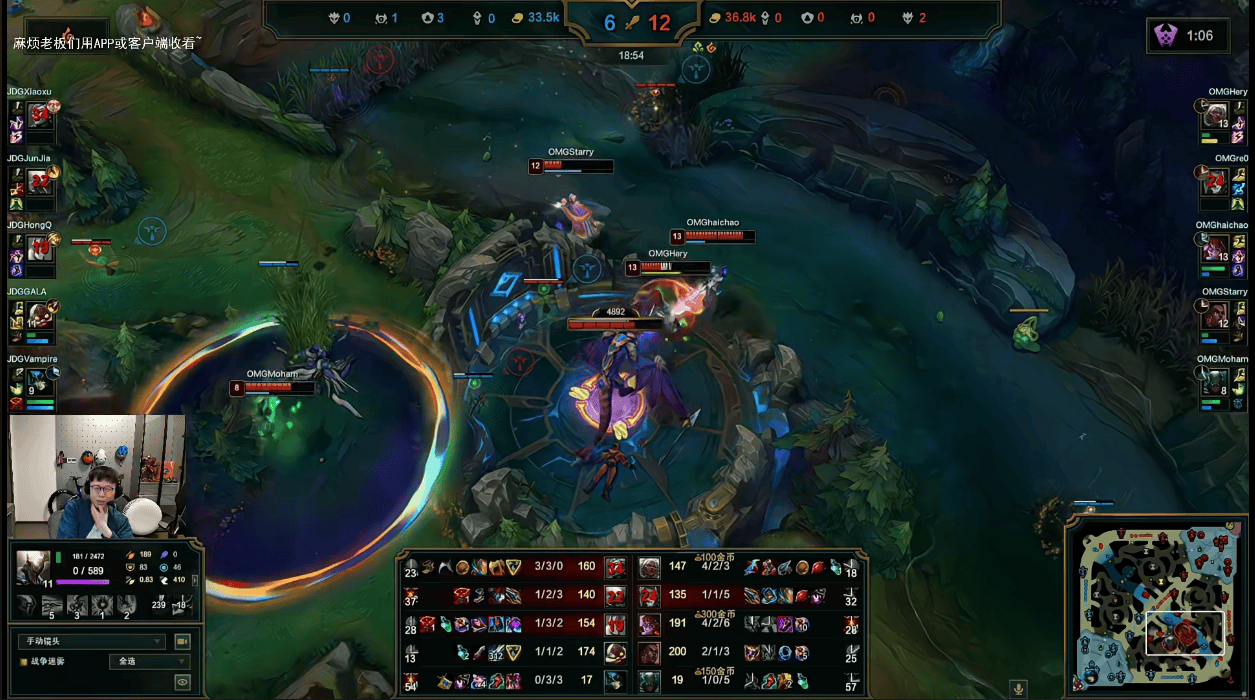Open the 全选 team visibility dropdown

tap(148, 662)
